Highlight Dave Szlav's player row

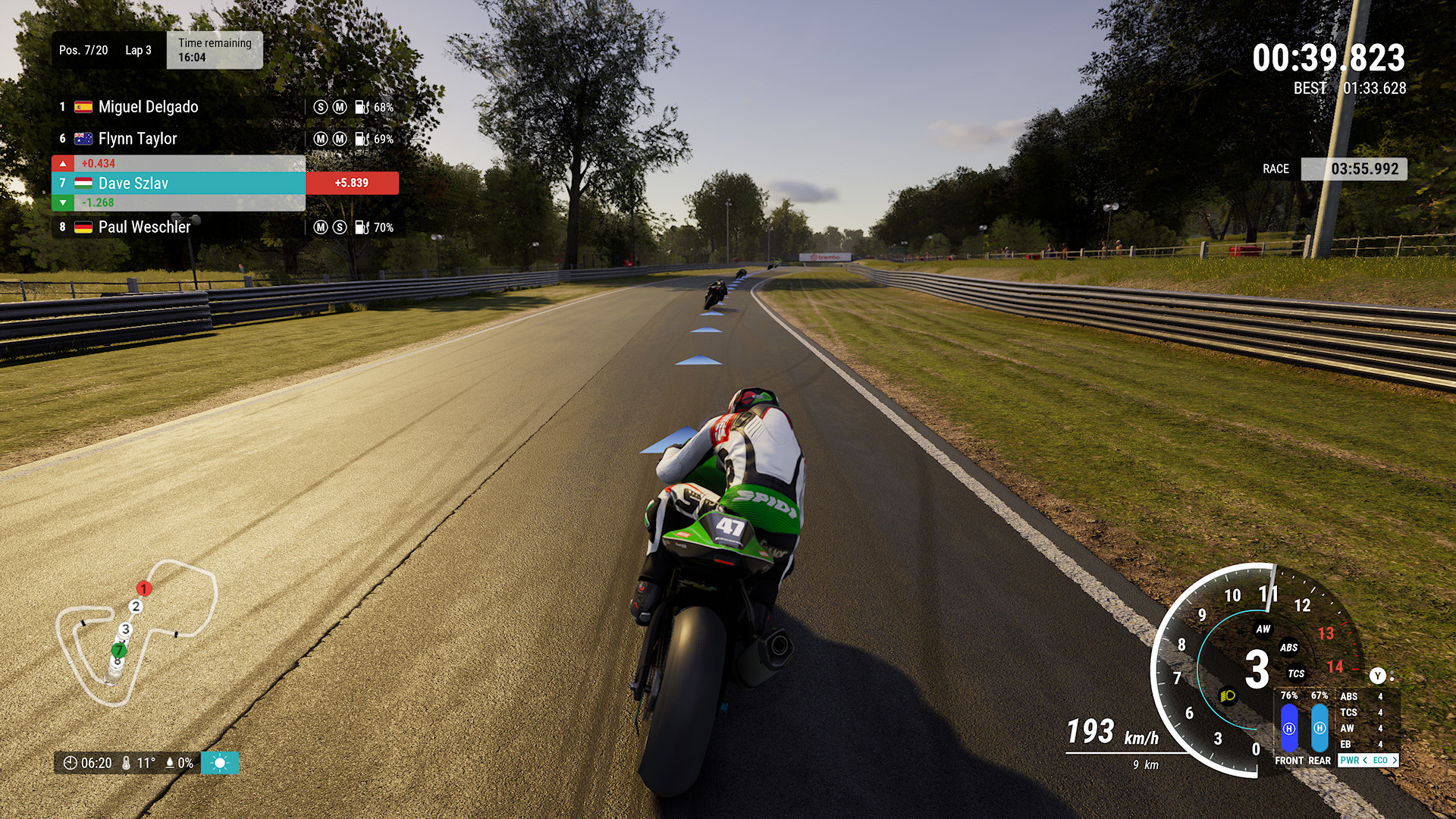178,183
